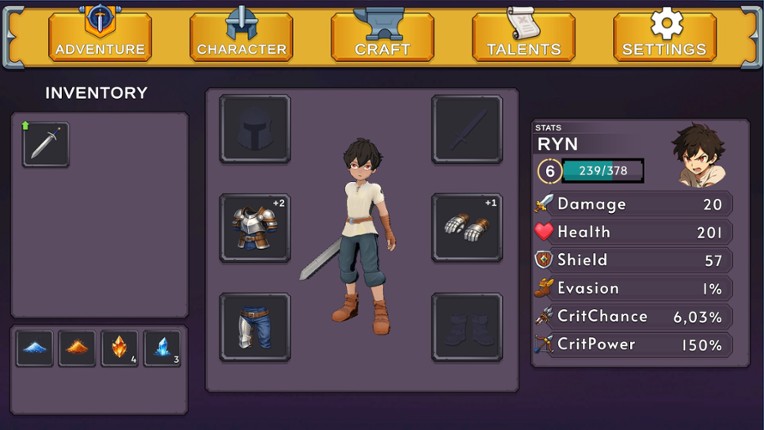Click Ryn's character portrait
Viewport: 764px width, 430px height.
[700, 156]
